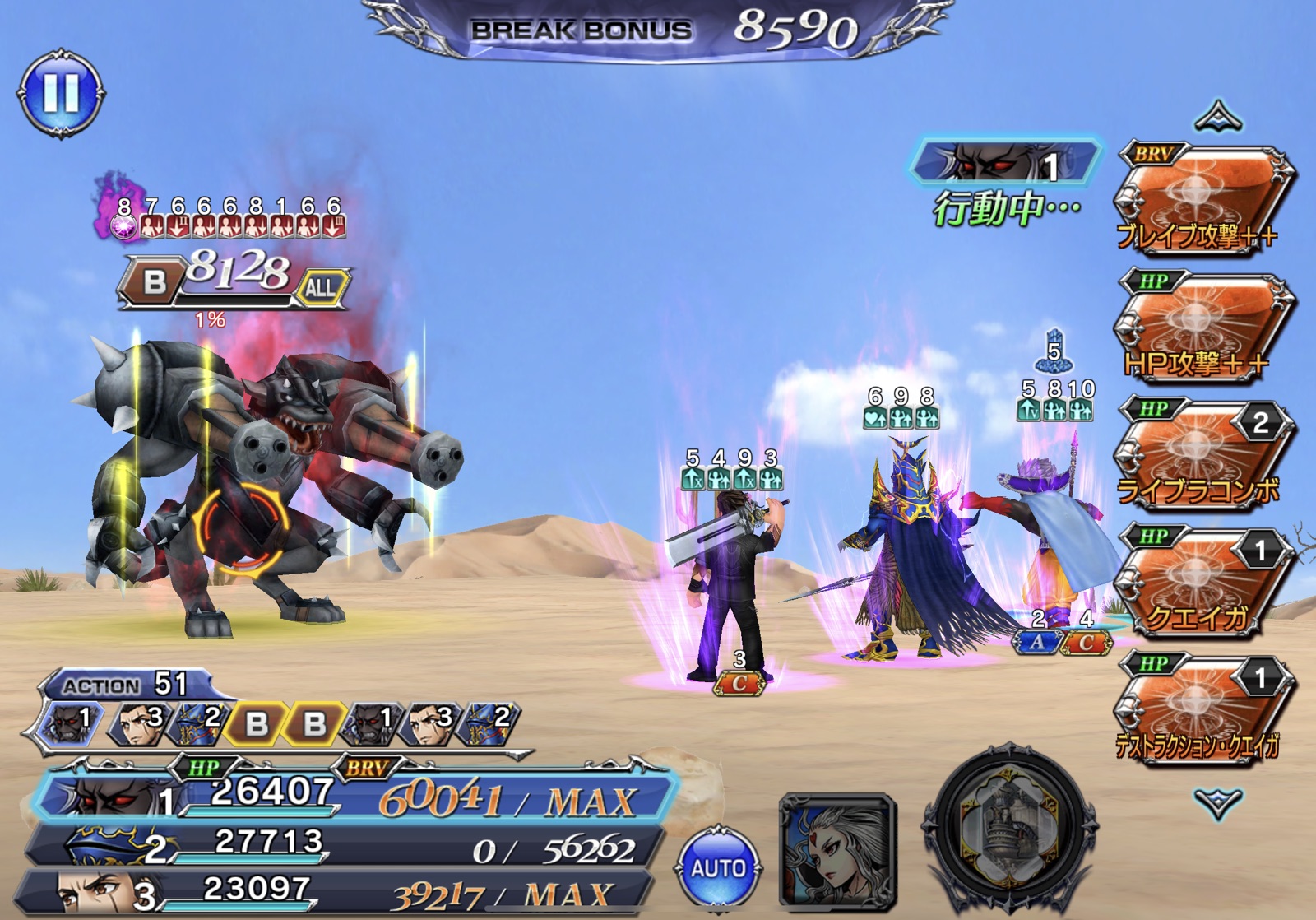
Task: Show previous abilities with the up arrow
Action: tap(1218, 118)
